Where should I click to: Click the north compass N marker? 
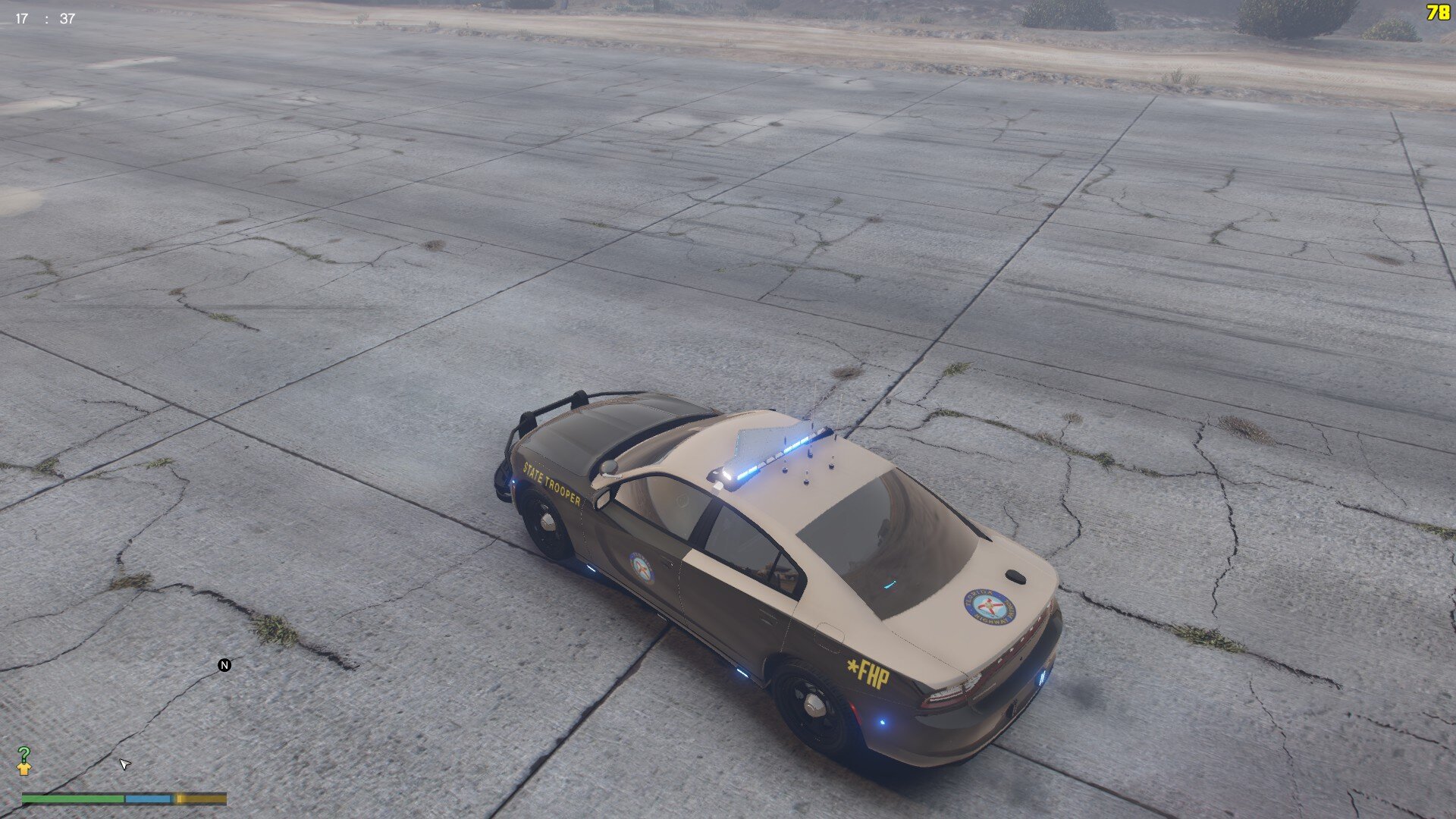(x=224, y=665)
